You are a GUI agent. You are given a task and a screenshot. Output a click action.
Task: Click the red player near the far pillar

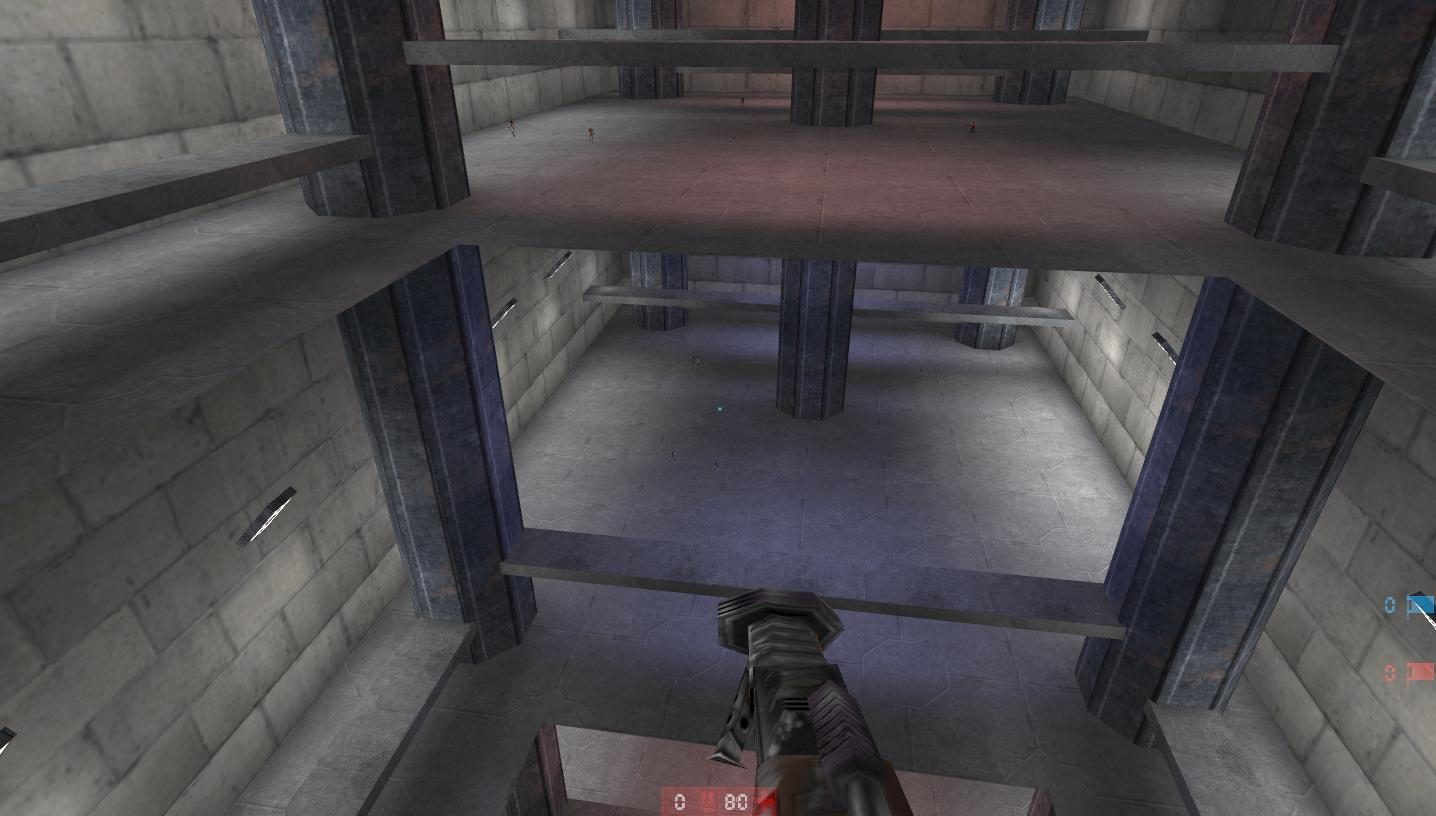click(x=741, y=100)
